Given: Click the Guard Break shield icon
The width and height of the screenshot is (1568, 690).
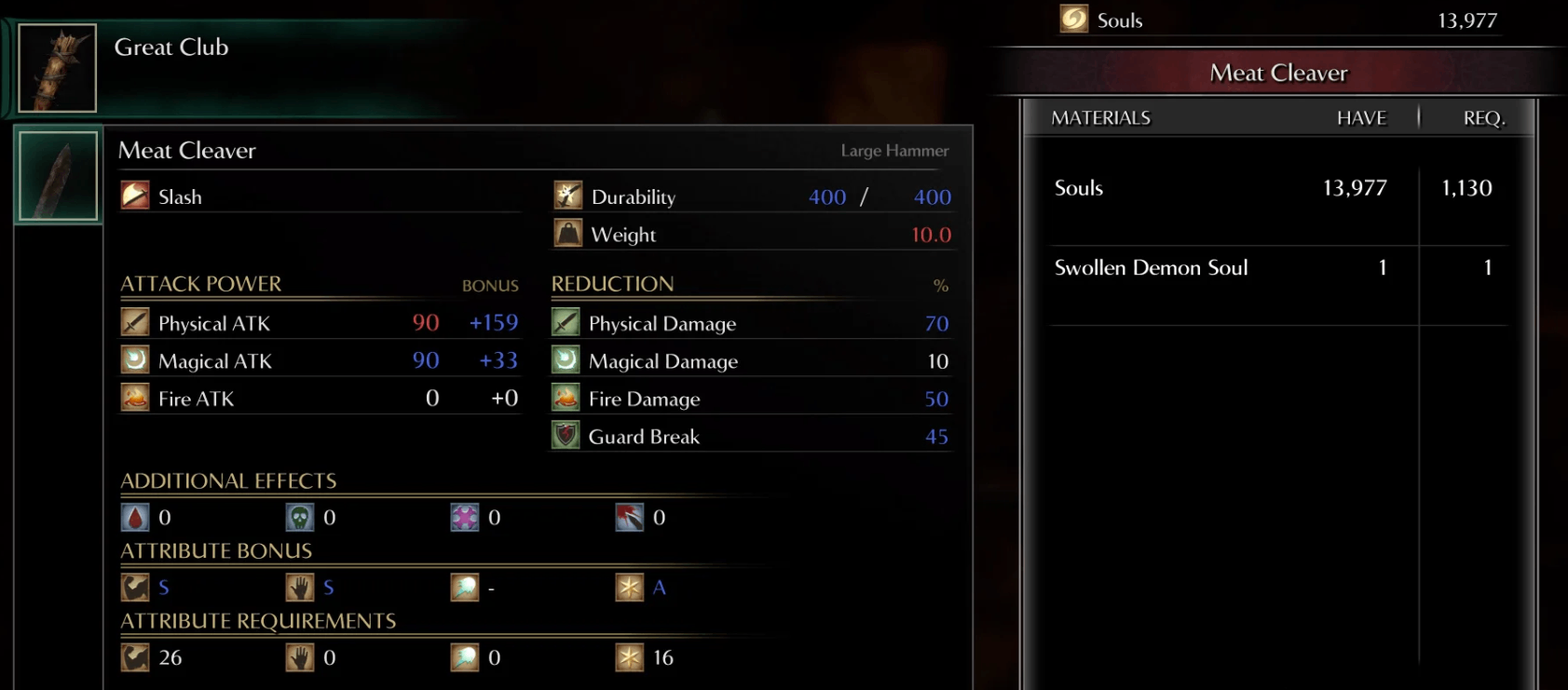Looking at the screenshot, I should (566, 436).
